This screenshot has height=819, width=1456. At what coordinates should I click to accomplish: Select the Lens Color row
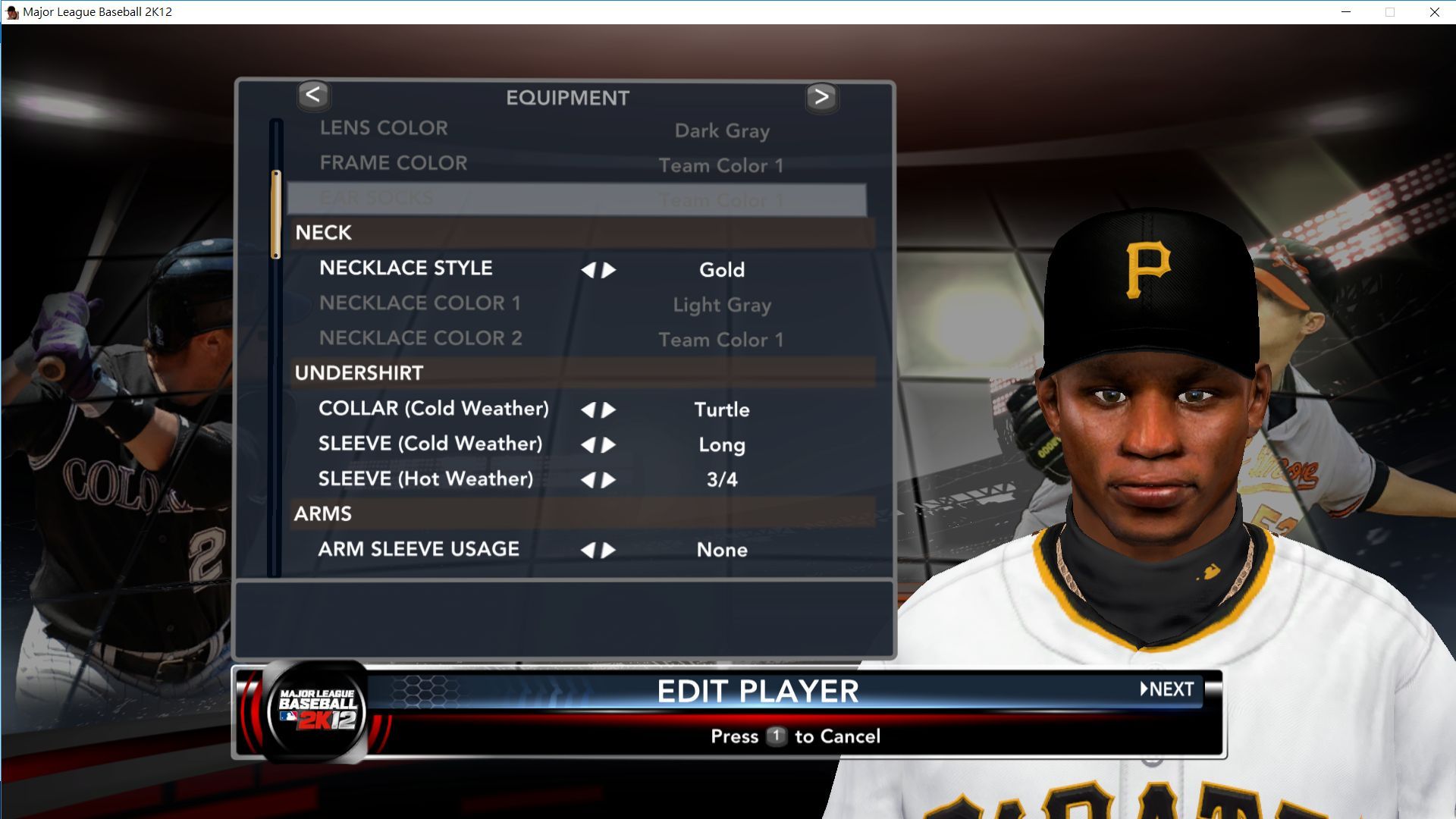pos(384,128)
